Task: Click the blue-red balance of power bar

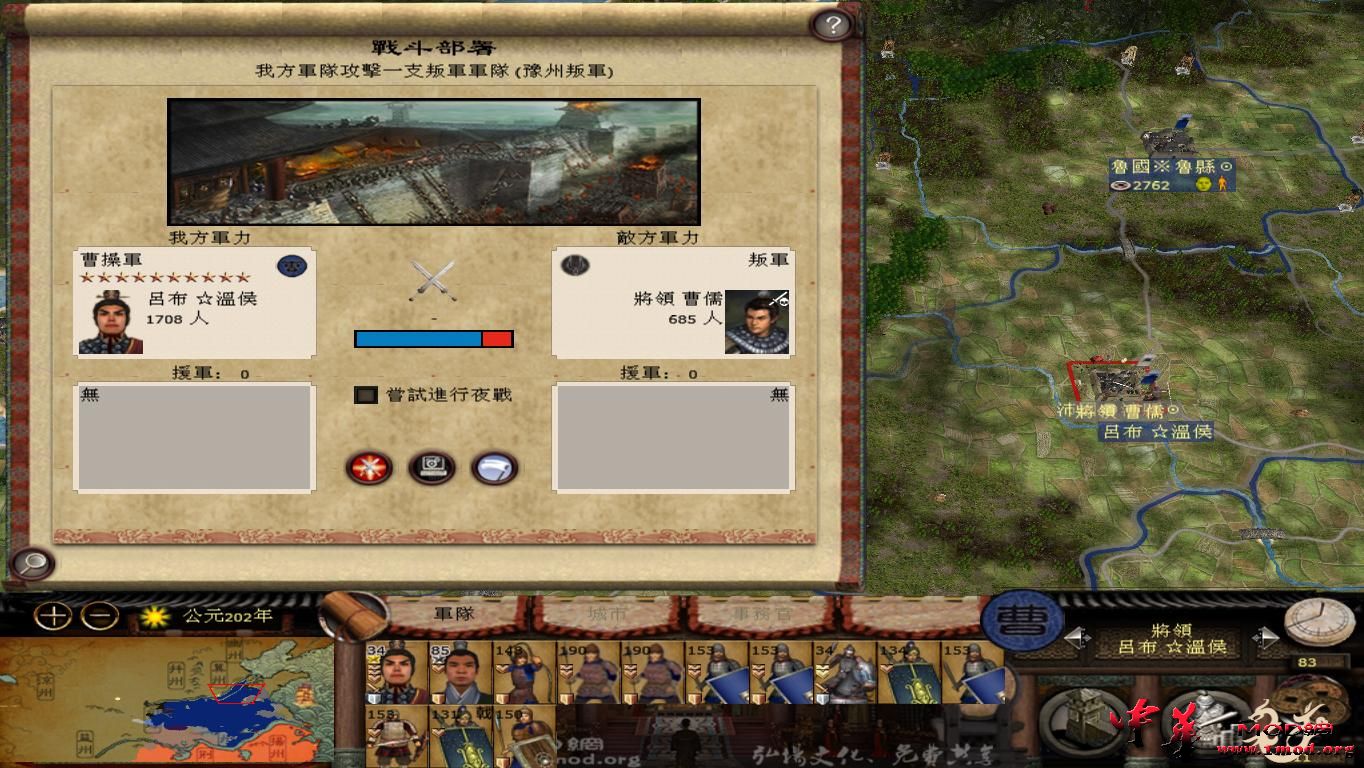Action: (432, 338)
